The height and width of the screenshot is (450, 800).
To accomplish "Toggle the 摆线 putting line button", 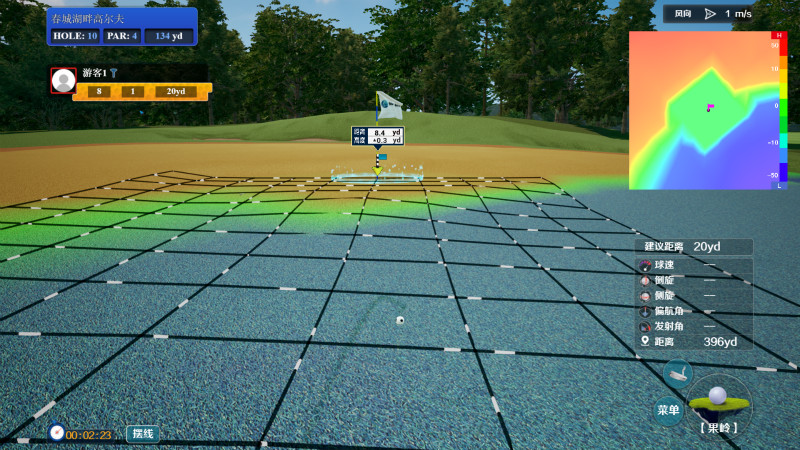I will (142, 434).
